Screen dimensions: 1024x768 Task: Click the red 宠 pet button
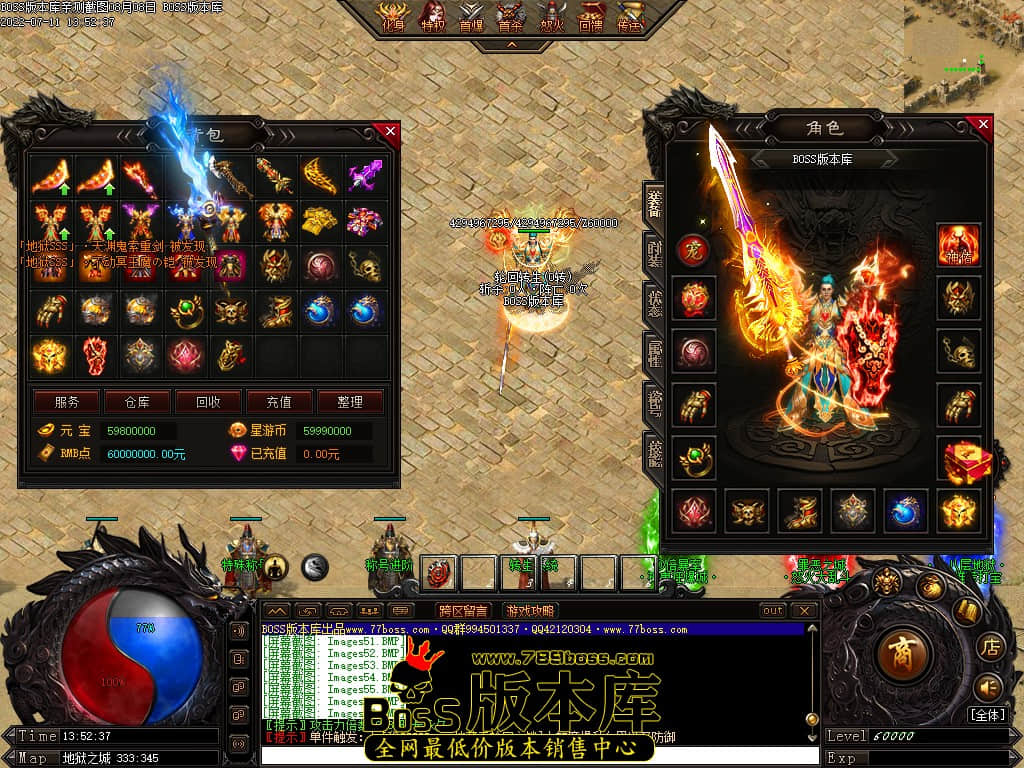click(693, 250)
